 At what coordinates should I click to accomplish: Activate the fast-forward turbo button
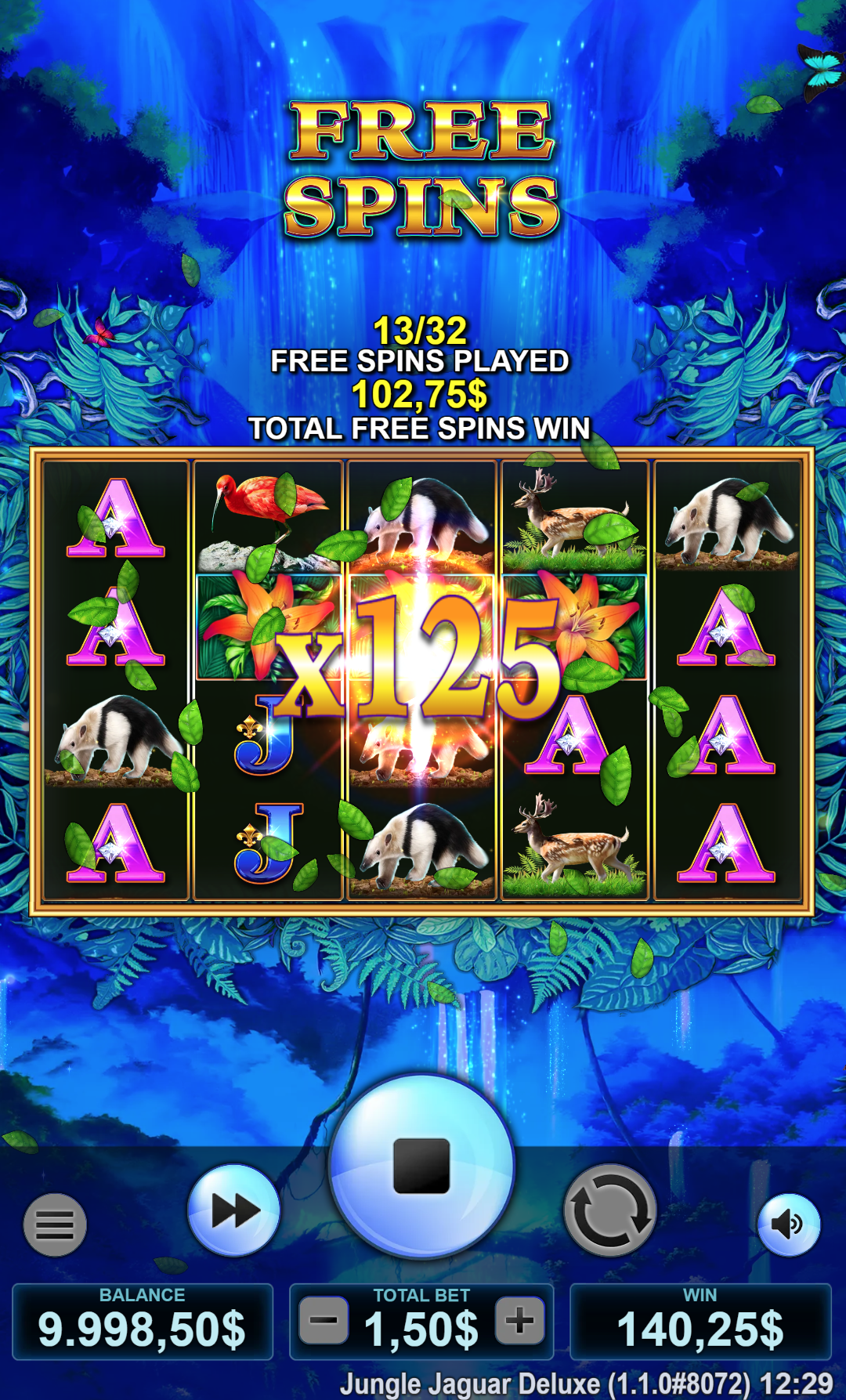[234, 1210]
